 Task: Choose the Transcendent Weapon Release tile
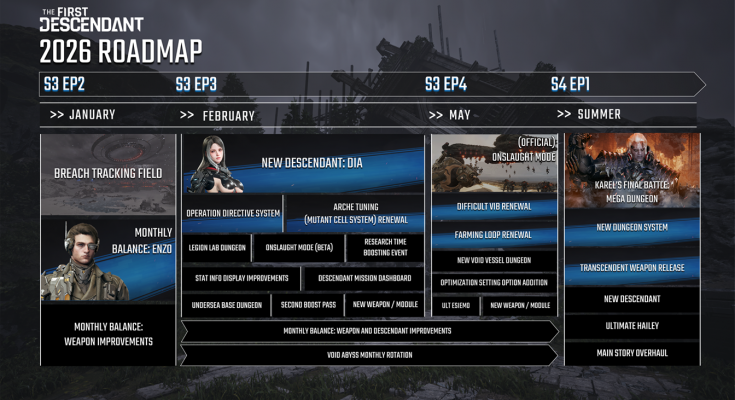coord(630,267)
